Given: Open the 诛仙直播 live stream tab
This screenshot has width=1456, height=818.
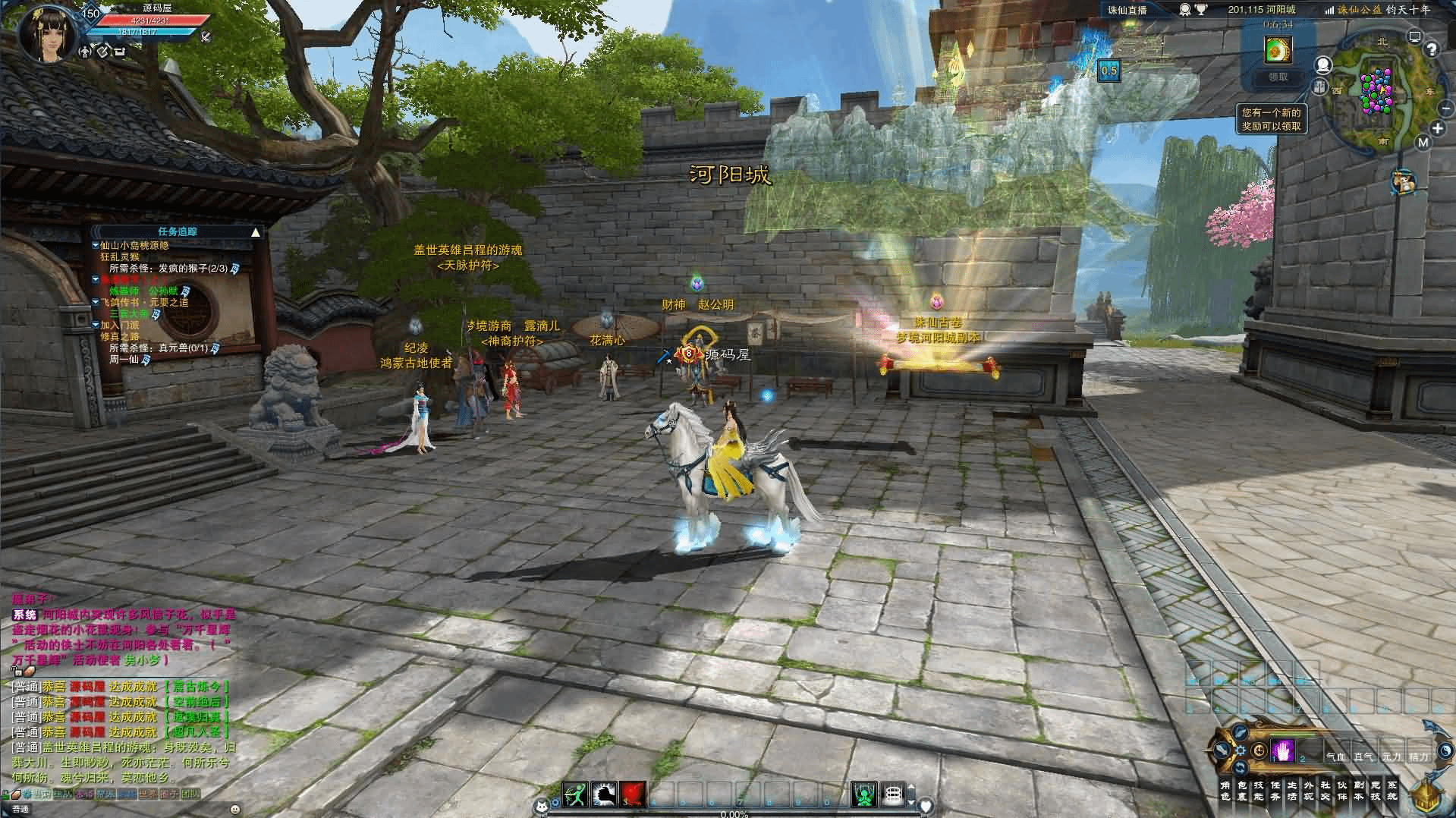Looking at the screenshot, I should [x=1127, y=10].
